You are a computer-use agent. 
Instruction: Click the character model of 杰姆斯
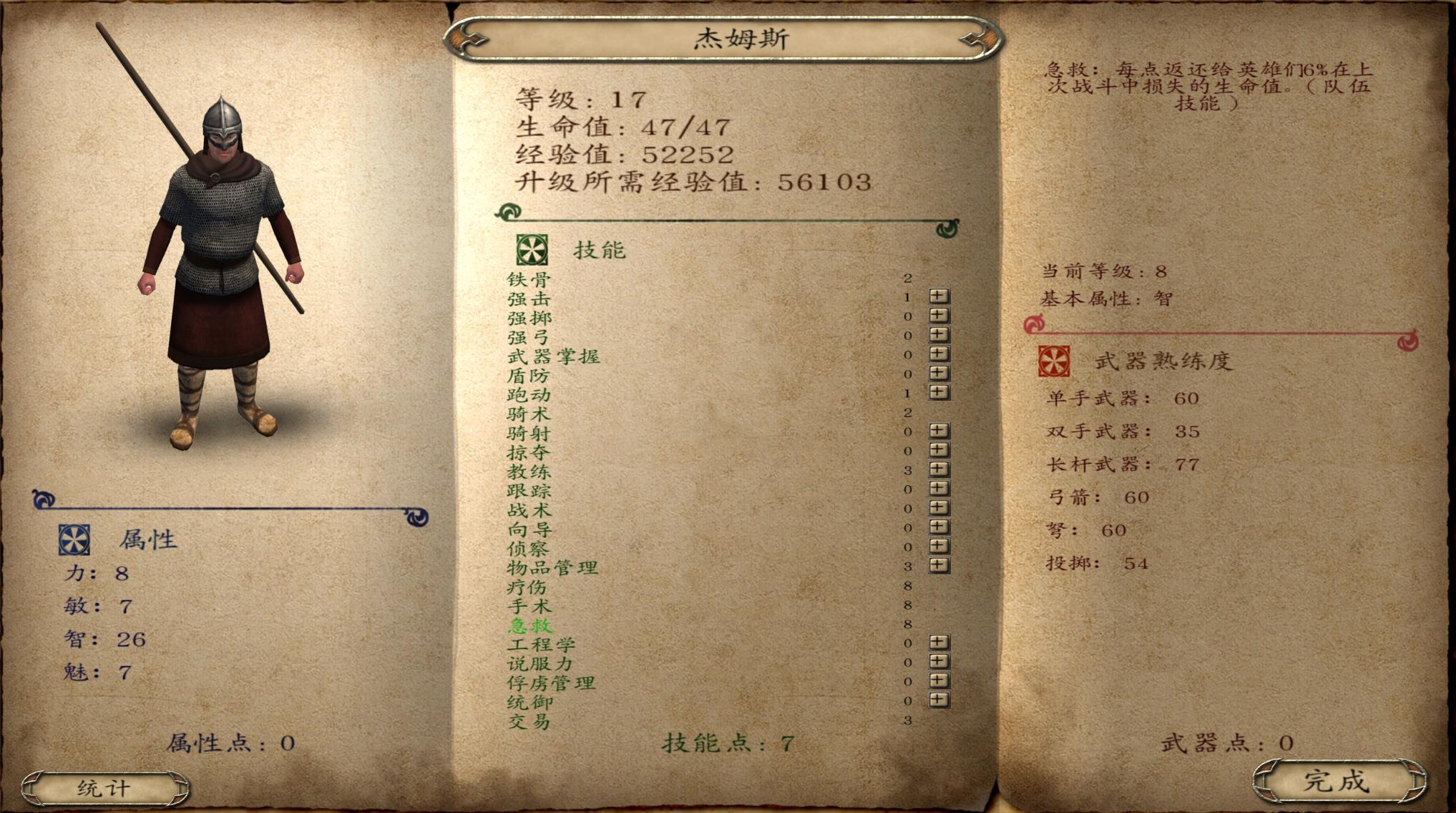(222, 250)
